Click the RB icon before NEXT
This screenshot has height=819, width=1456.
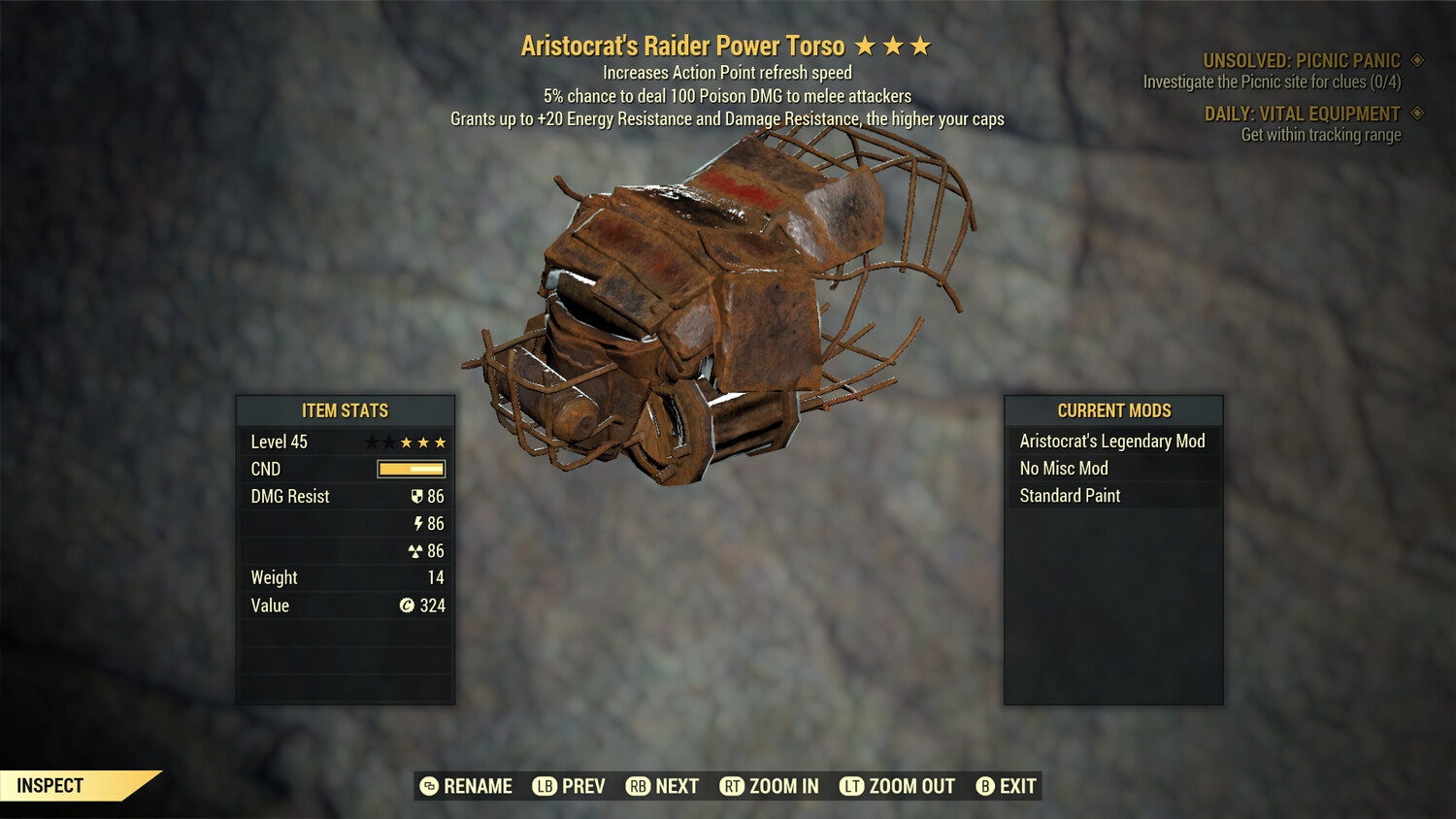639,786
